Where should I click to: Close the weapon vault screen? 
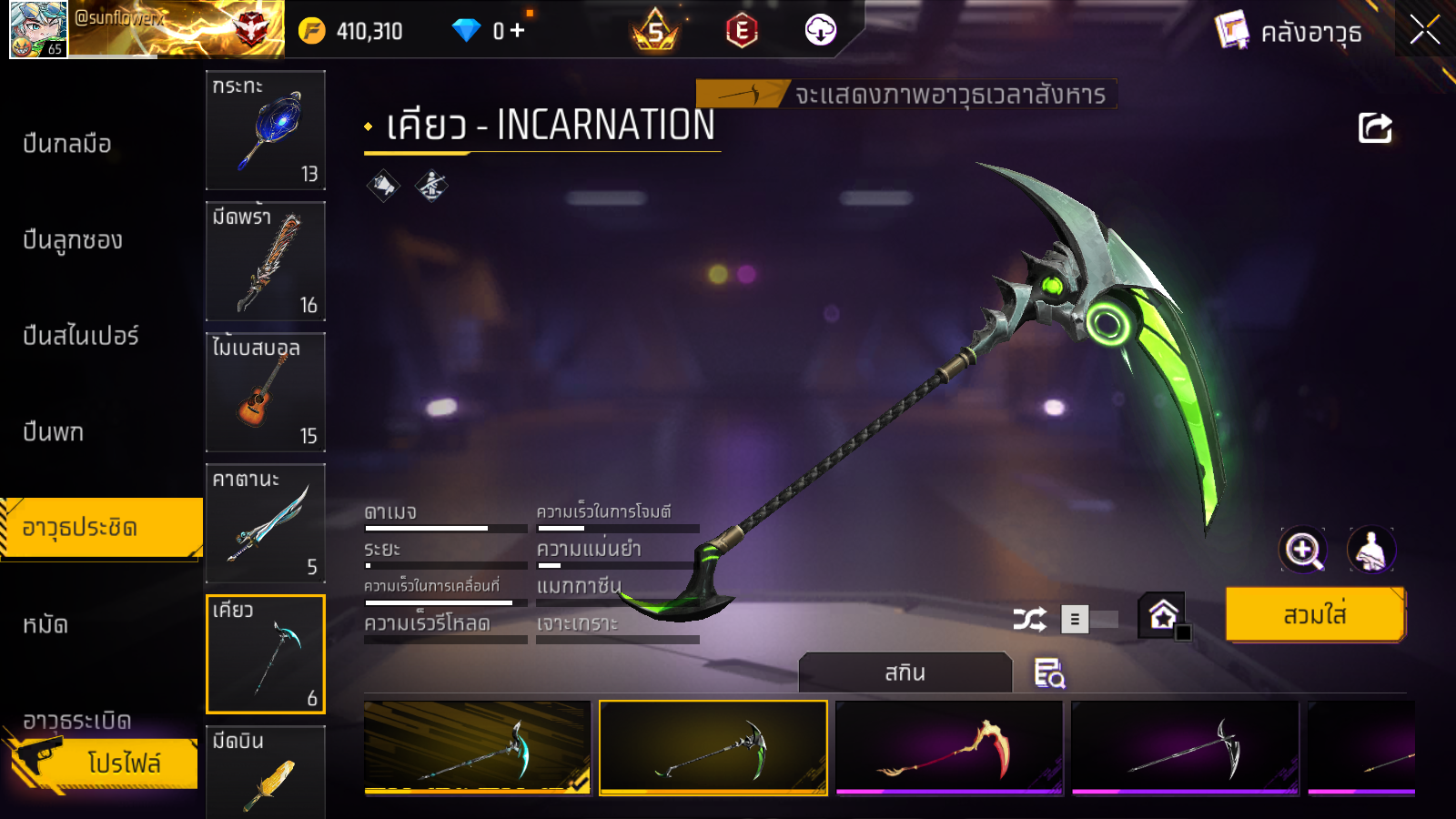pyautogui.click(x=1424, y=30)
